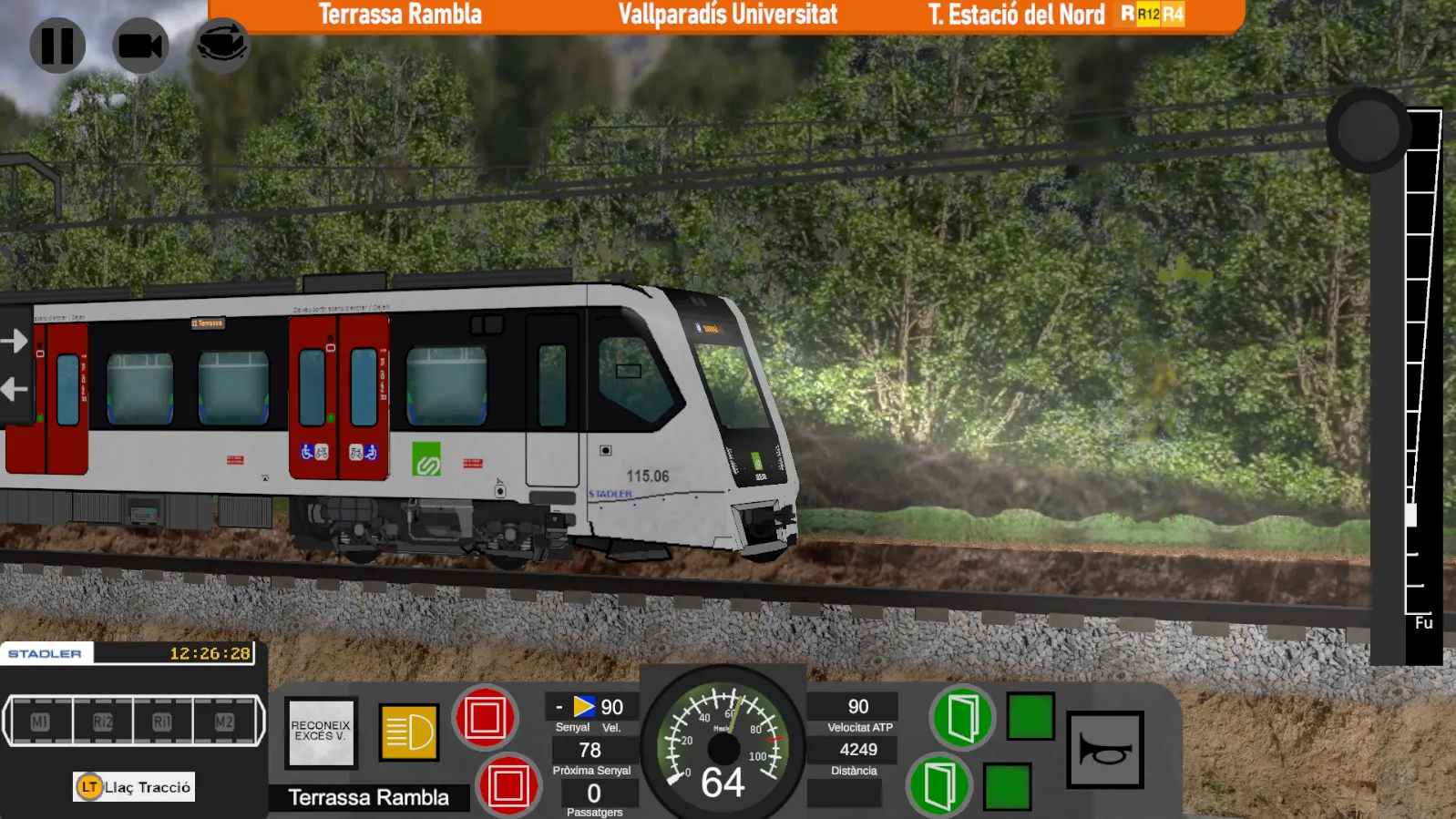This screenshot has height=819, width=1456.
Task: Click the left-pointing arrow on the side panel
Action: pyautogui.click(x=15, y=390)
